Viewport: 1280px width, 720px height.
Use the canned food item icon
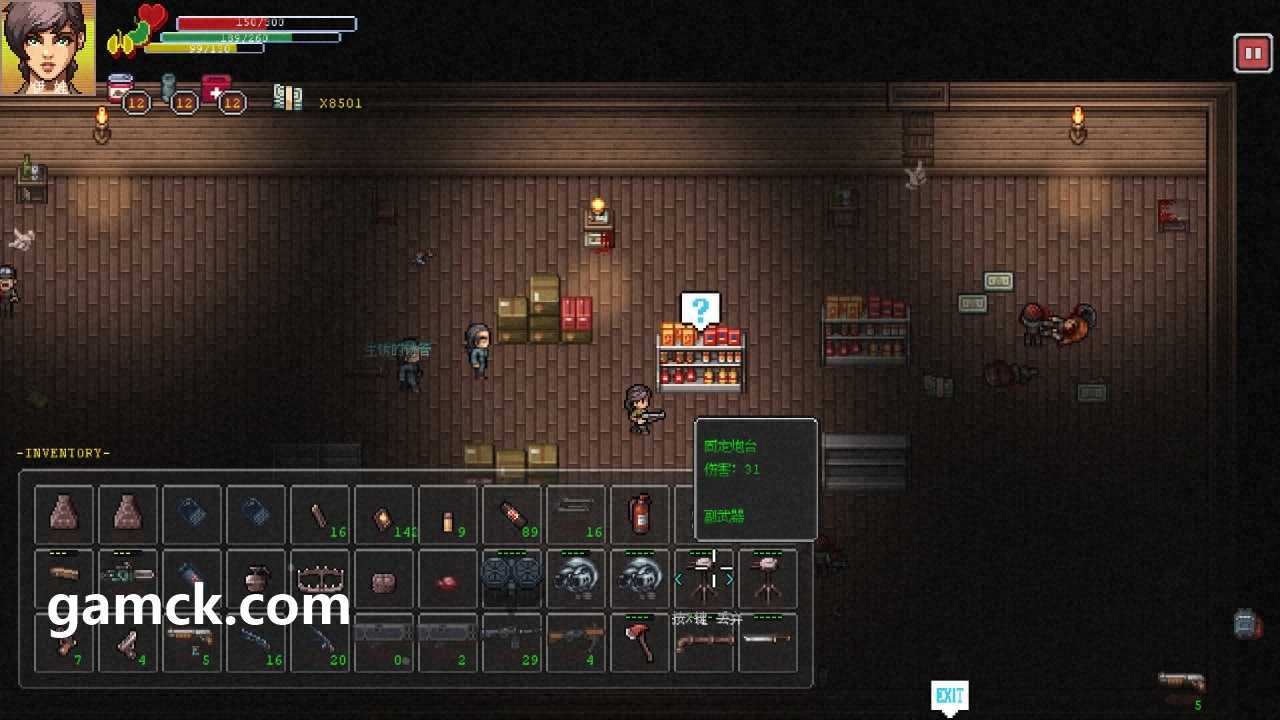[x=121, y=90]
